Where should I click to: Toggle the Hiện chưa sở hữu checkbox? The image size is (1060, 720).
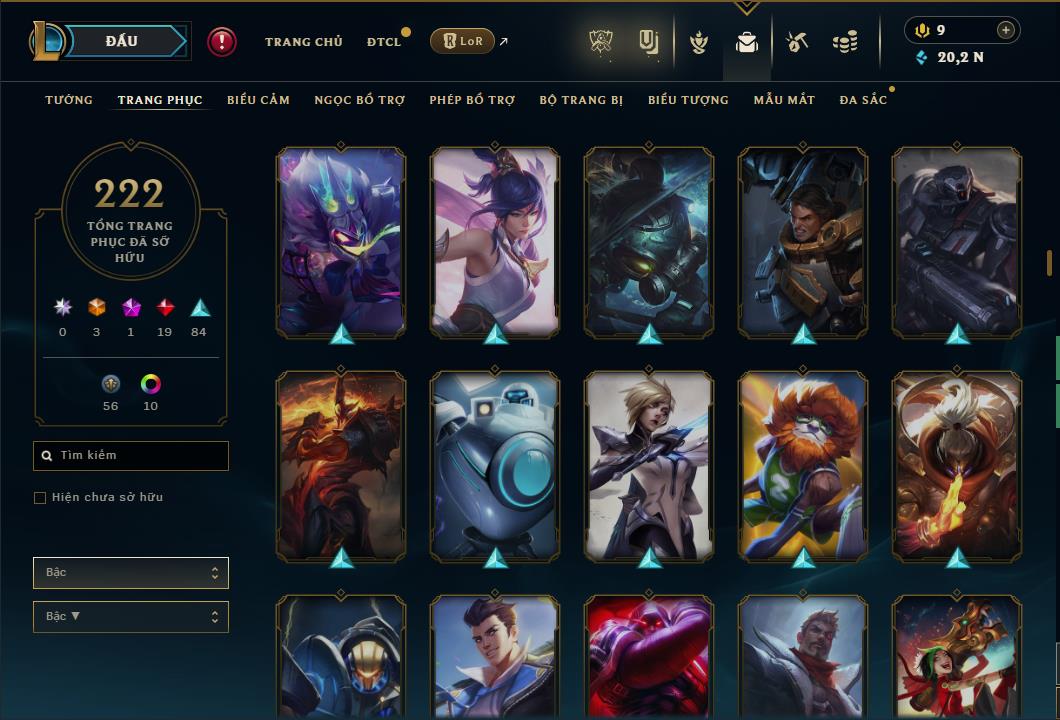tap(40, 498)
